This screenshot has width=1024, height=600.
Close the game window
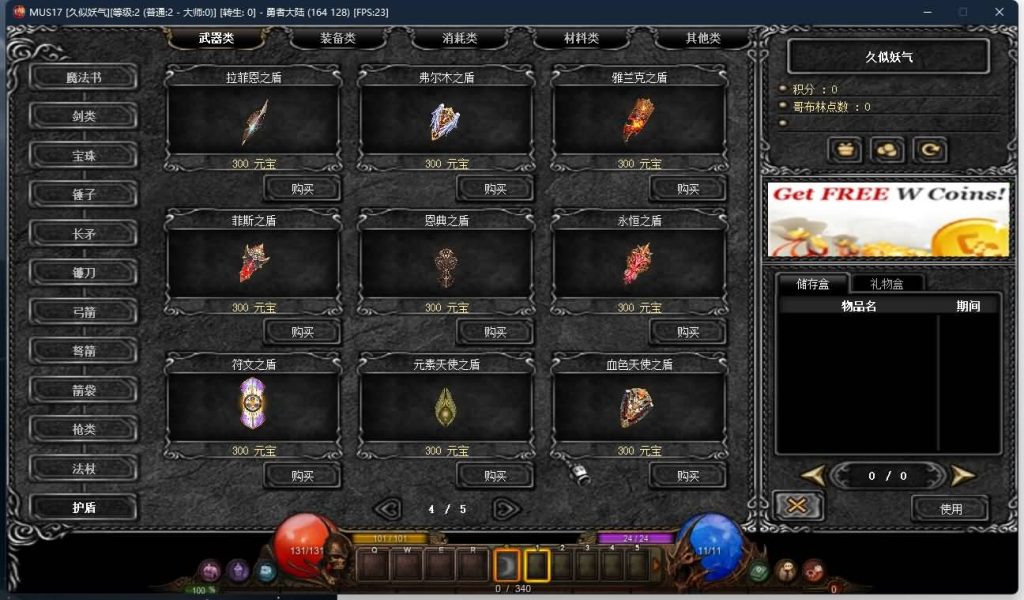1001,12
